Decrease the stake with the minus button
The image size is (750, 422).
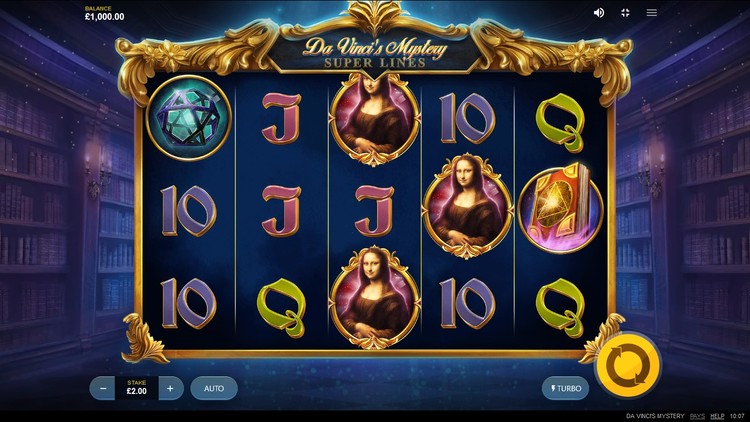(x=103, y=388)
